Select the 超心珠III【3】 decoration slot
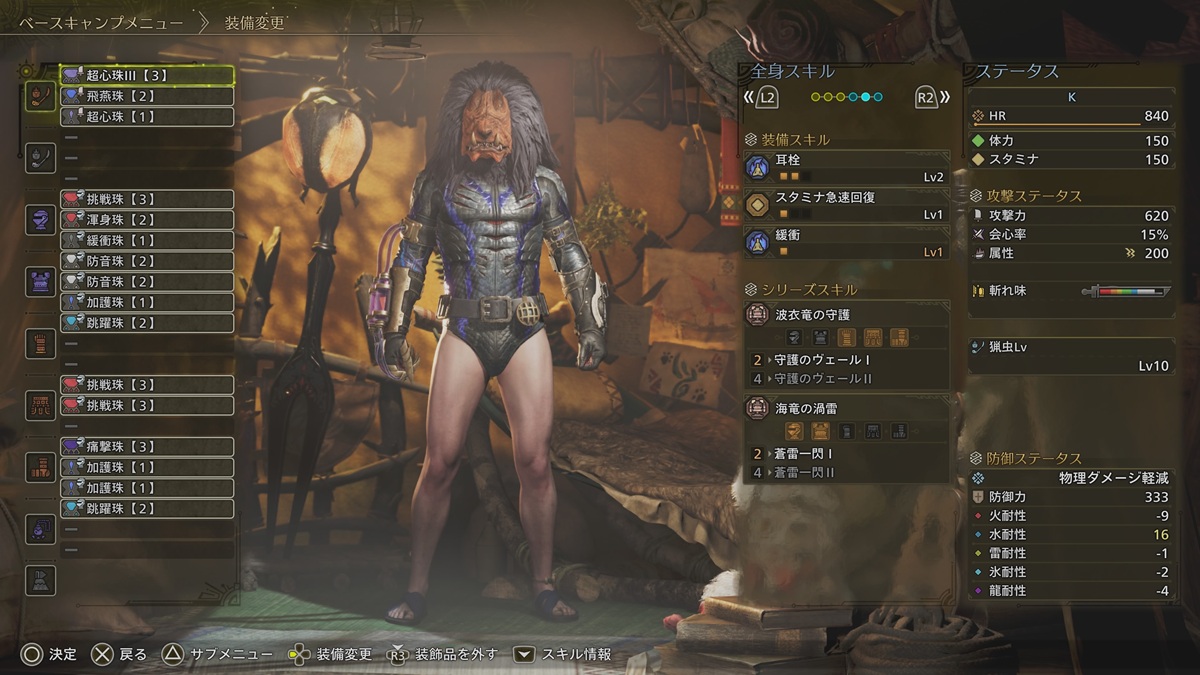The image size is (1200, 675). (147, 75)
